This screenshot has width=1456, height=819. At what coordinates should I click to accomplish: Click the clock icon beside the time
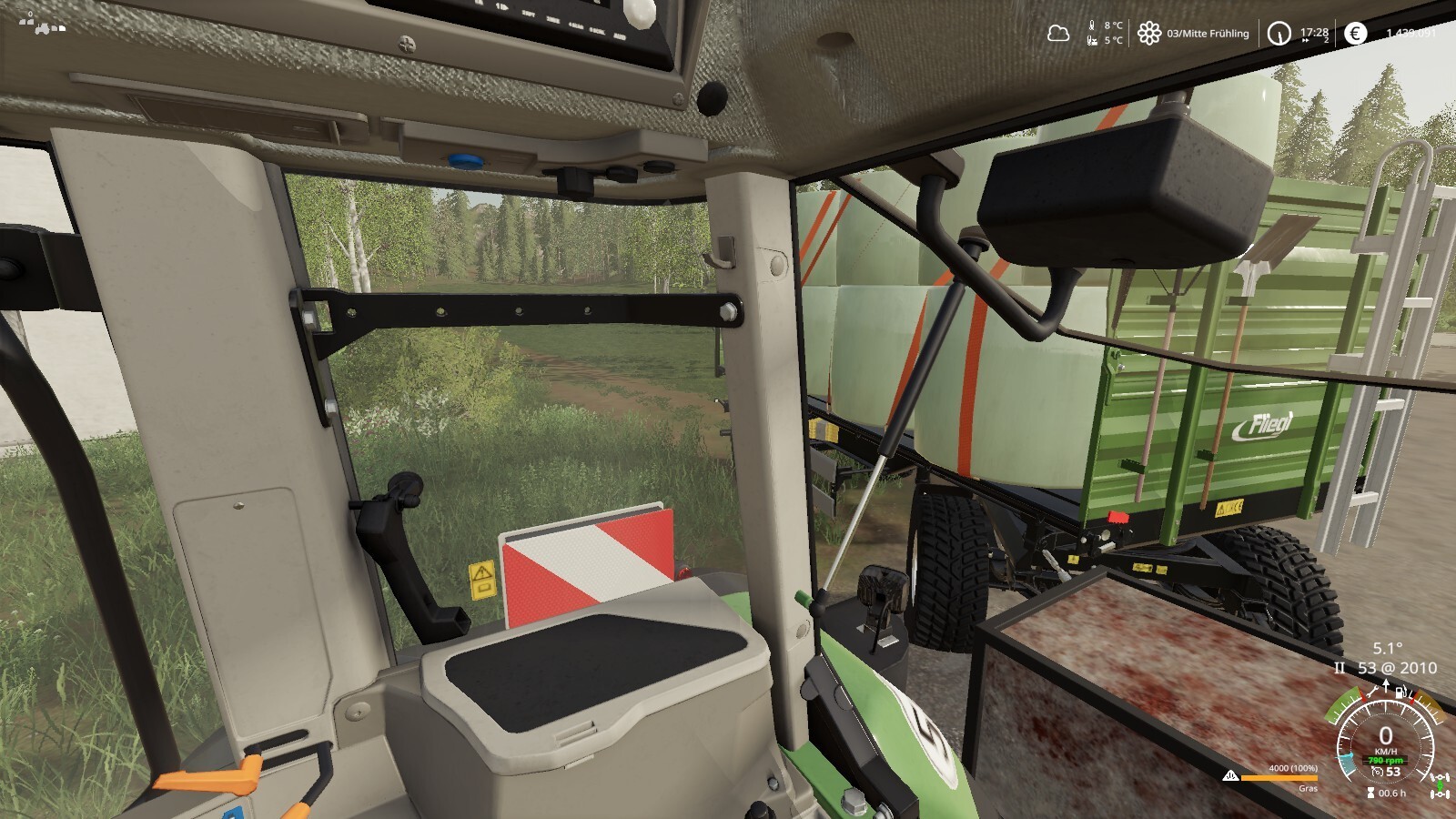click(1279, 34)
